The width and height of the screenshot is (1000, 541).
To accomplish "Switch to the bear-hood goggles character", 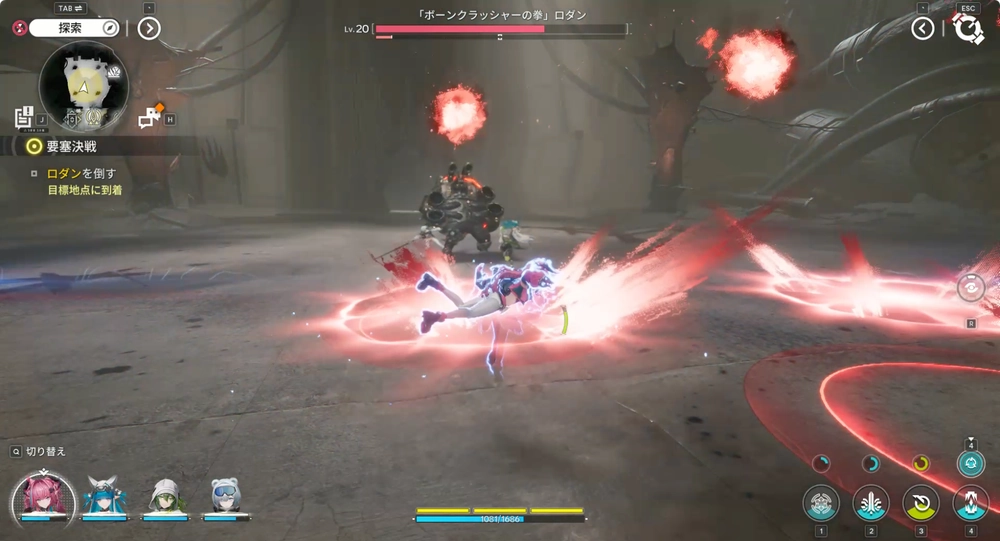I will (224, 495).
